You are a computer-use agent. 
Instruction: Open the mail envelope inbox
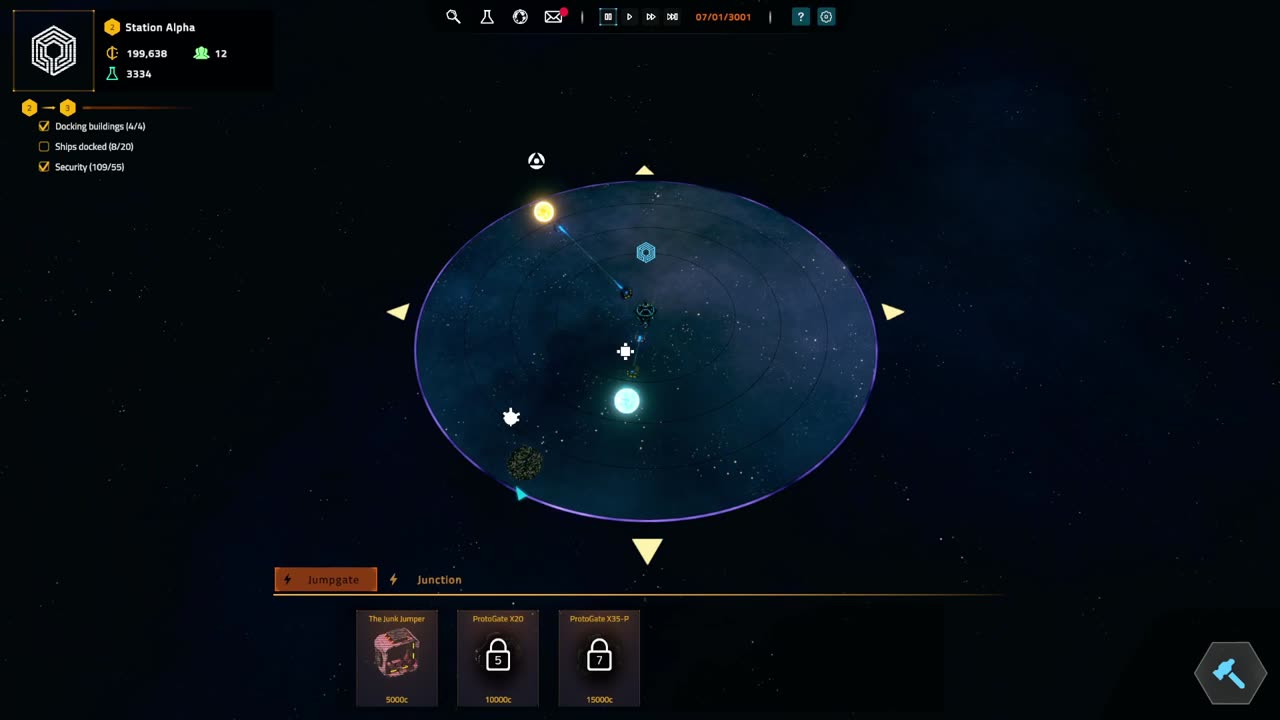tap(553, 17)
